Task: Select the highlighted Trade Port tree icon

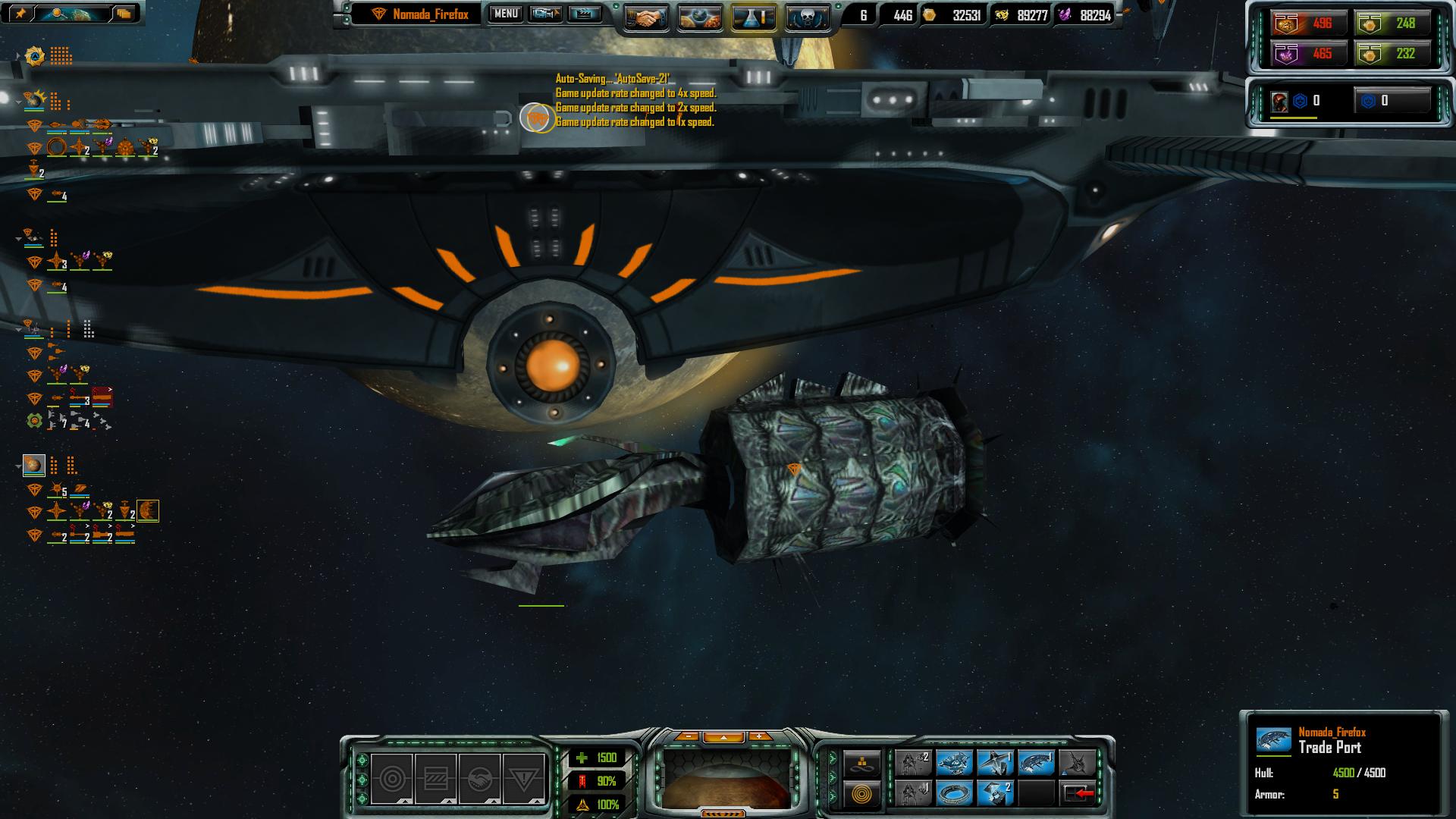Action: pos(147,511)
